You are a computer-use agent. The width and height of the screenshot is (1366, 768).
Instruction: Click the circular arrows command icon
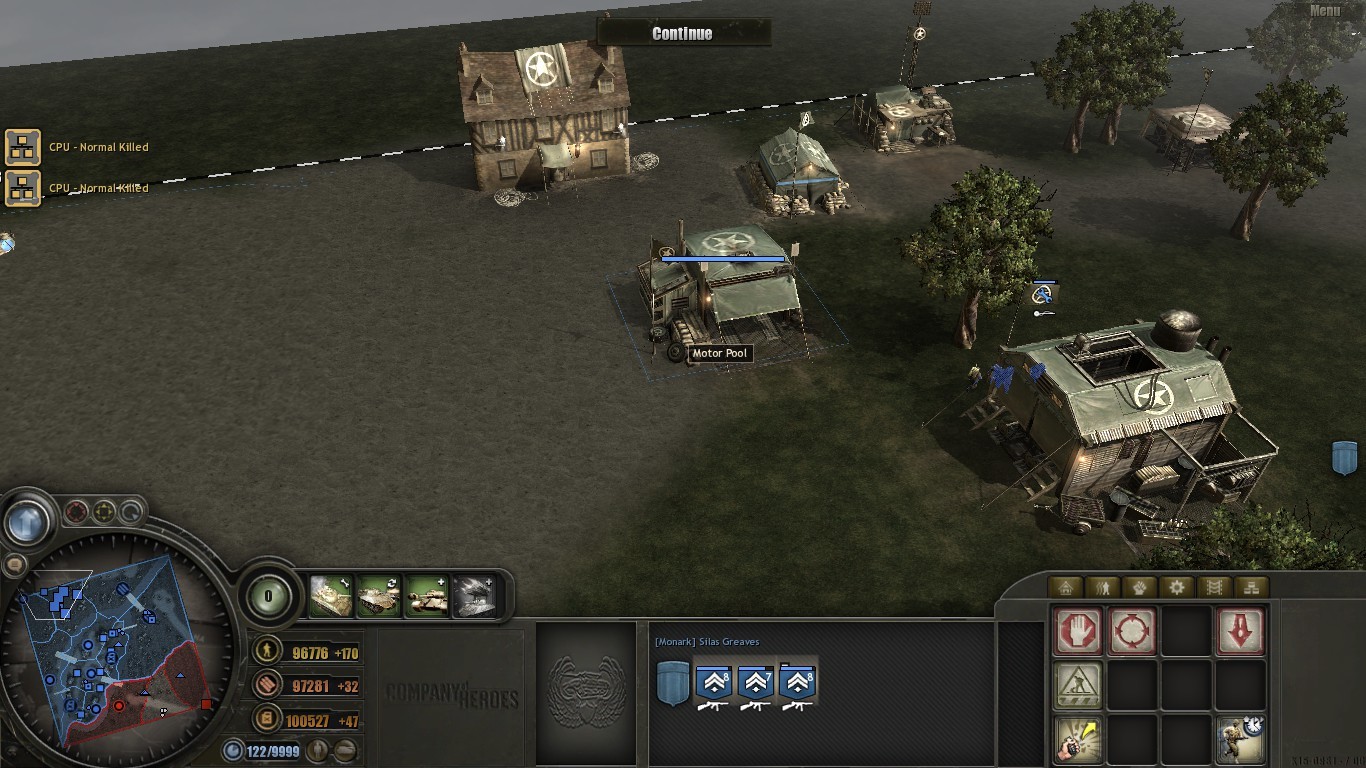(x=1132, y=629)
